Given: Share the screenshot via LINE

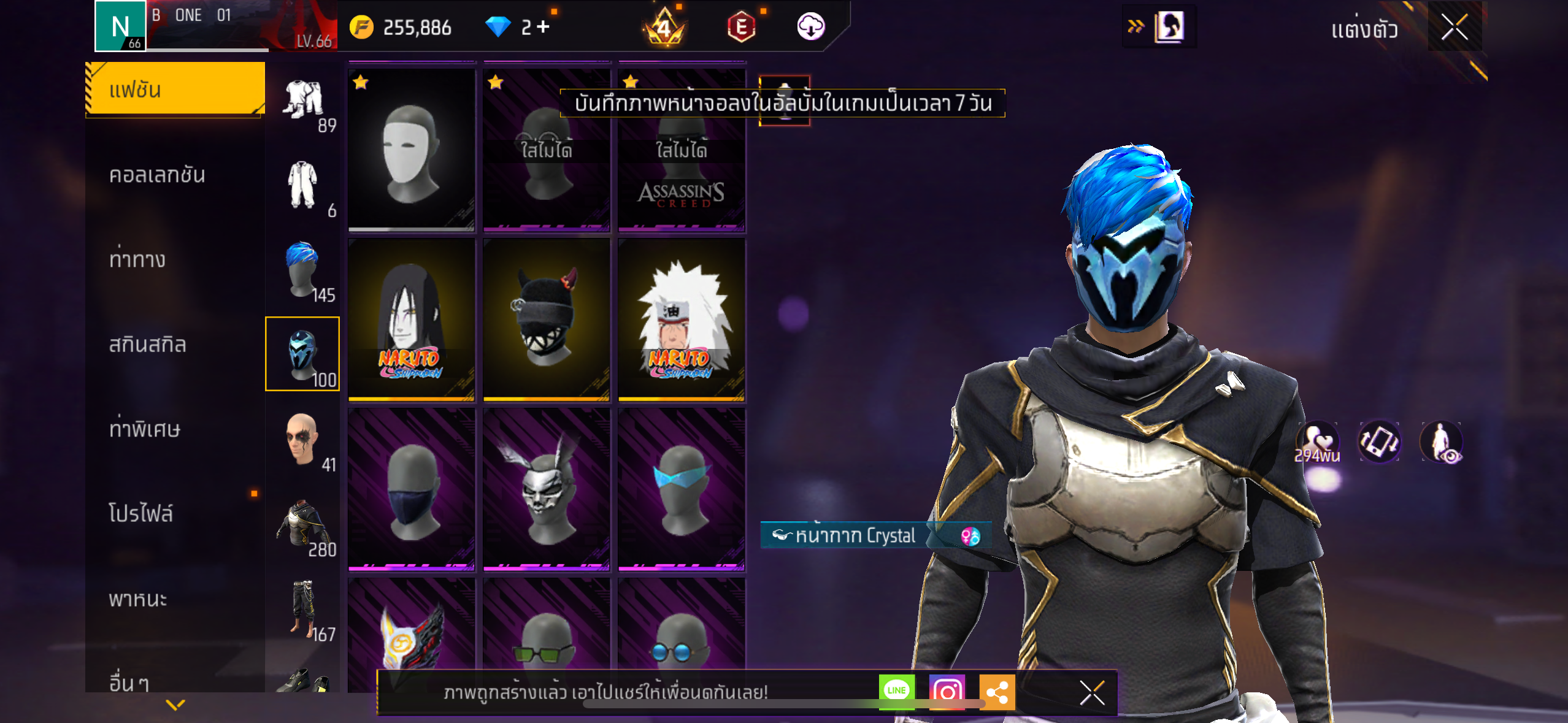Looking at the screenshot, I should point(896,691).
